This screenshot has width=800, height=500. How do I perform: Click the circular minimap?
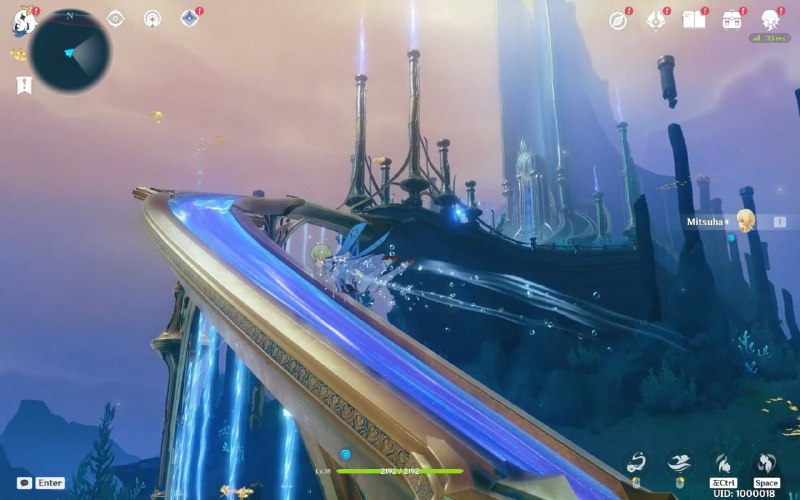click(x=70, y=50)
